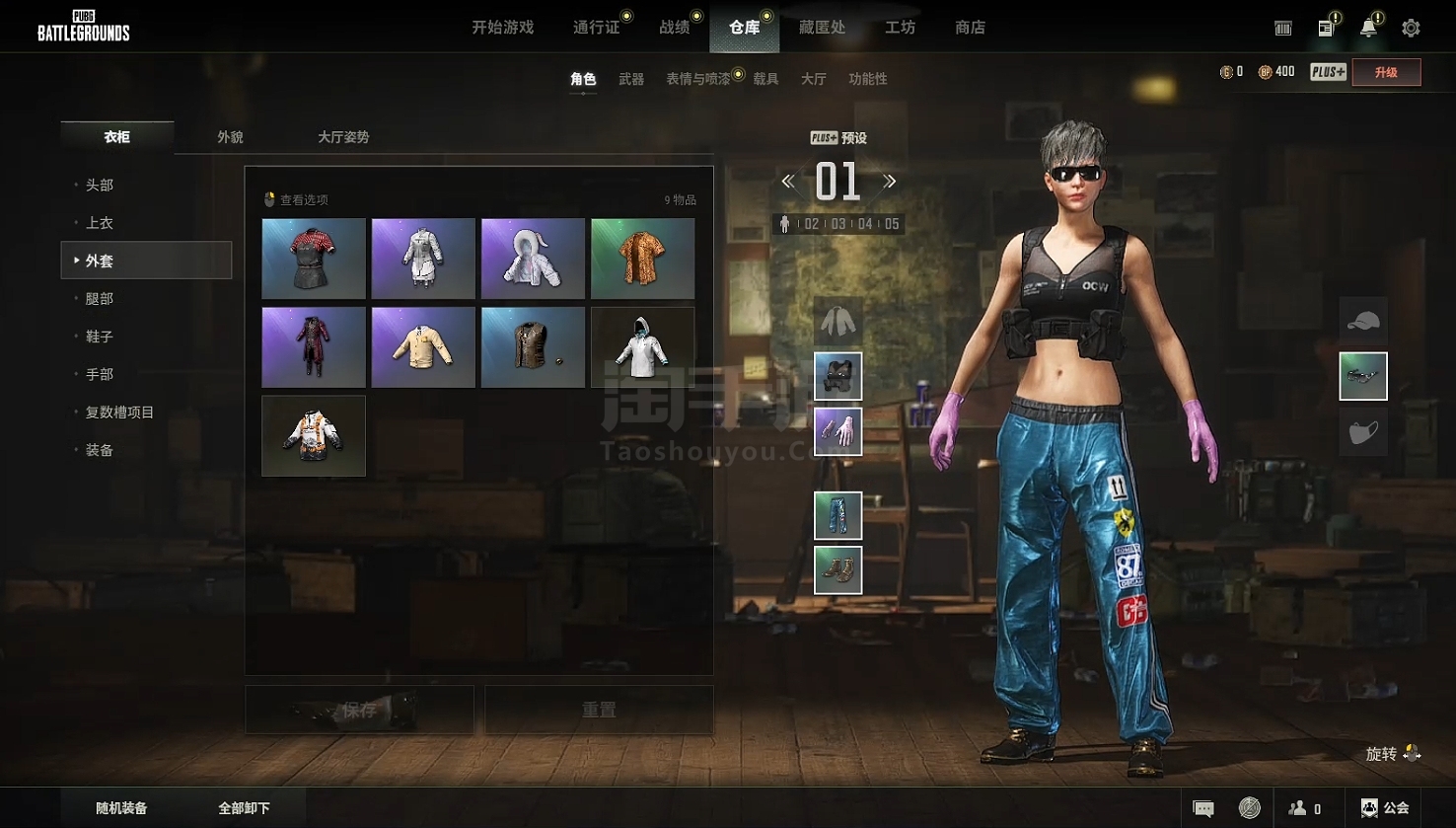Choose the 头部 category
Screen dimensions: 1456x828
(100, 185)
